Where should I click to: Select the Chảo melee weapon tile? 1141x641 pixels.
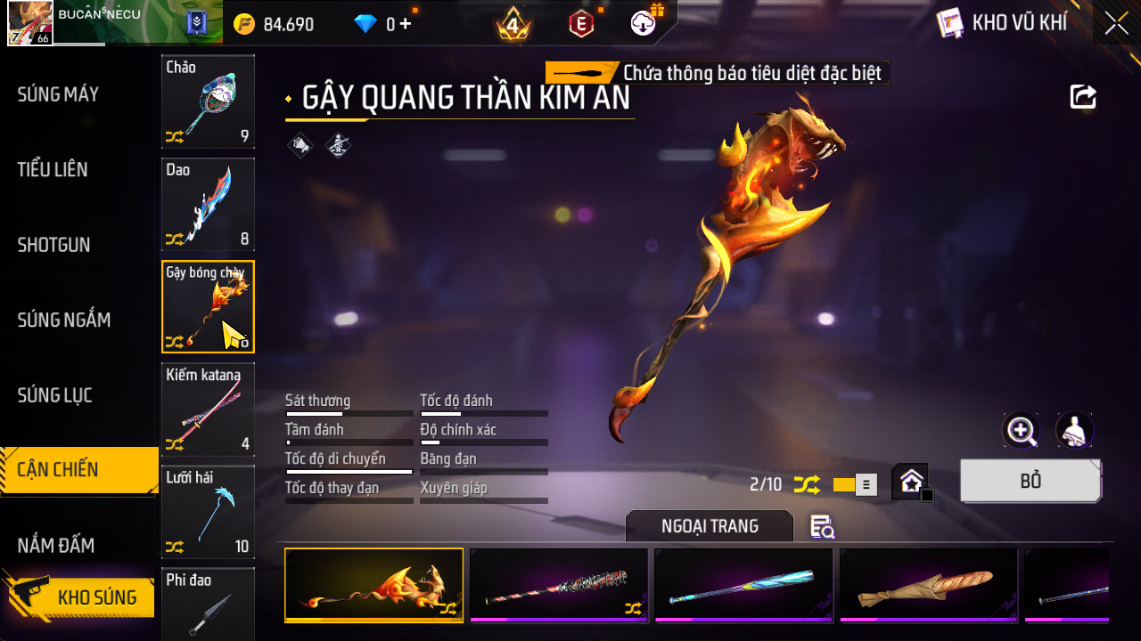click(x=208, y=101)
